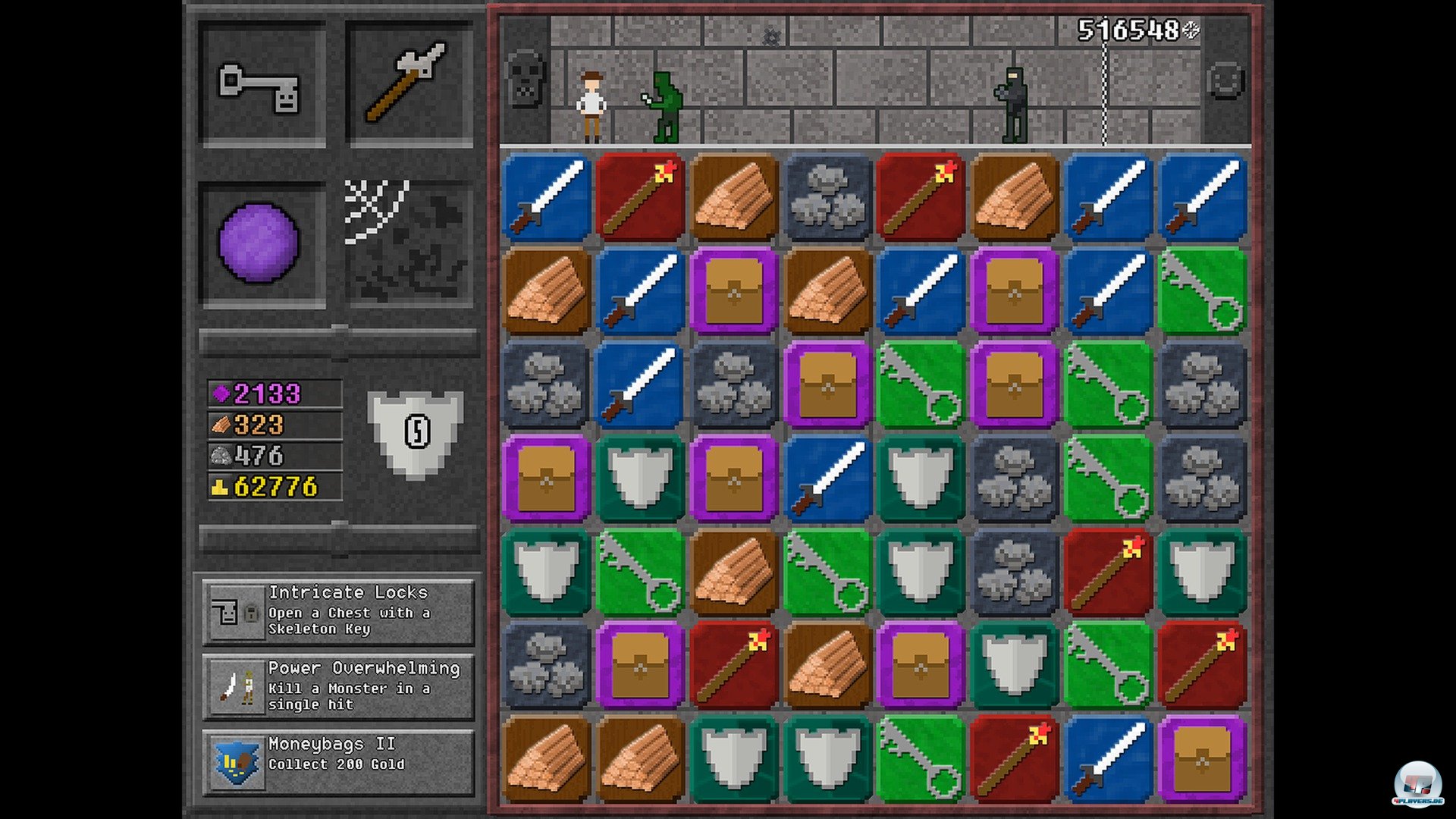Click the player character at the dungeon wall
Image resolution: width=1456 pixels, height=819 pixels.
click(x=591, y=102)
